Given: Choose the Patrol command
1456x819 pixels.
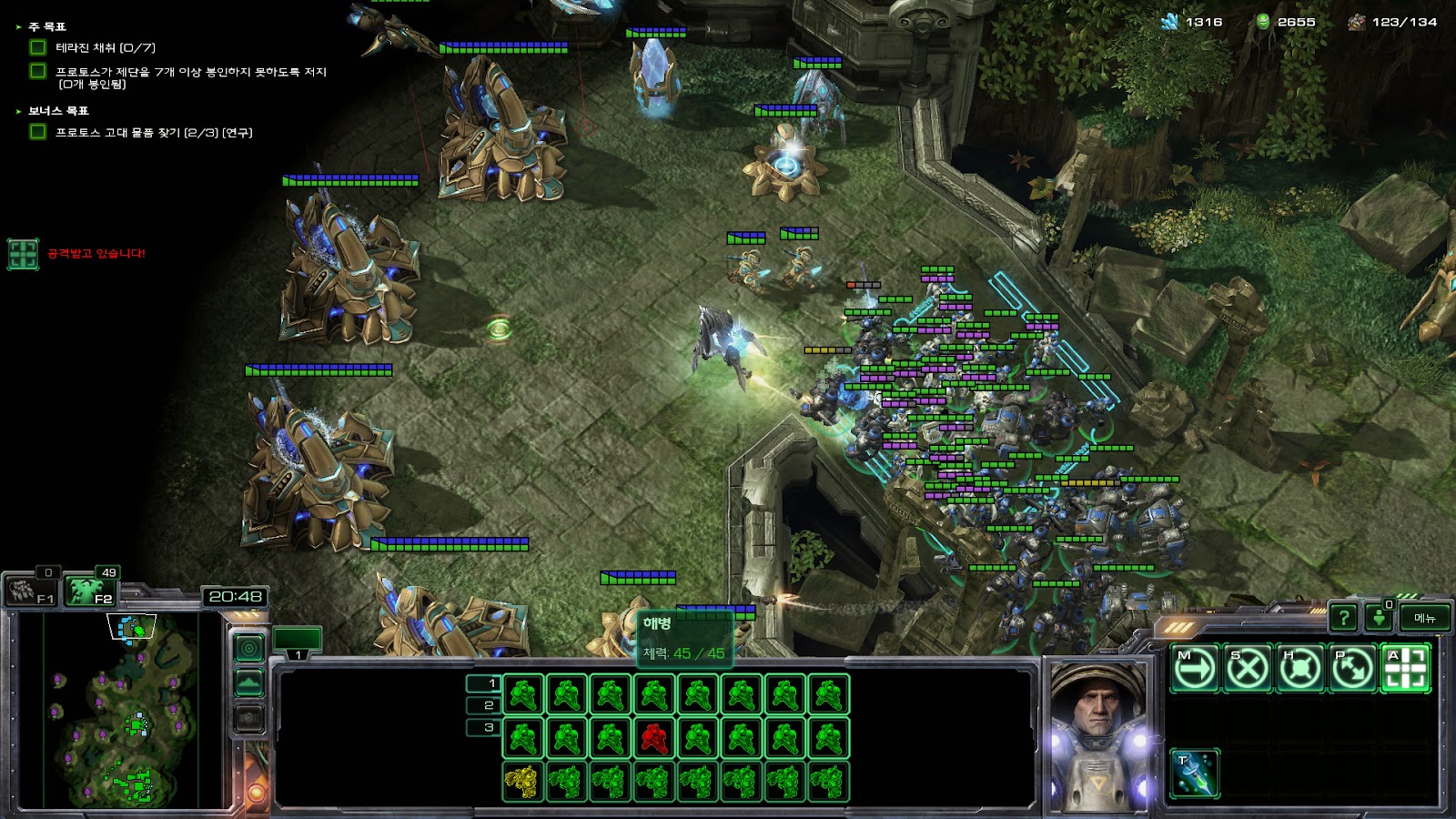Looking at the screenshot, I should [x=1352, y=669].
